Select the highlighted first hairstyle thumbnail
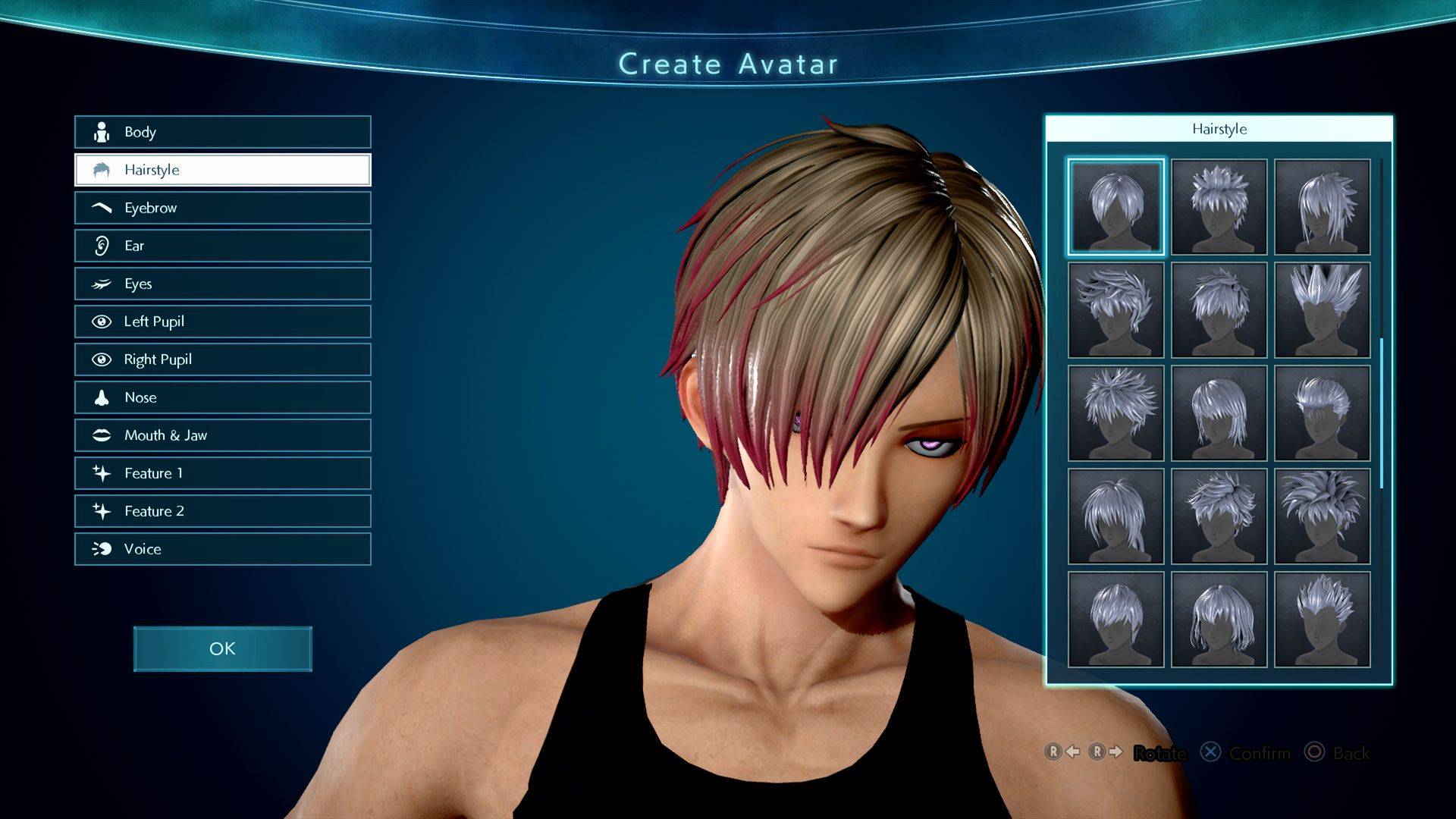The image size is (1456, 819). click(x=1116, y=206)
